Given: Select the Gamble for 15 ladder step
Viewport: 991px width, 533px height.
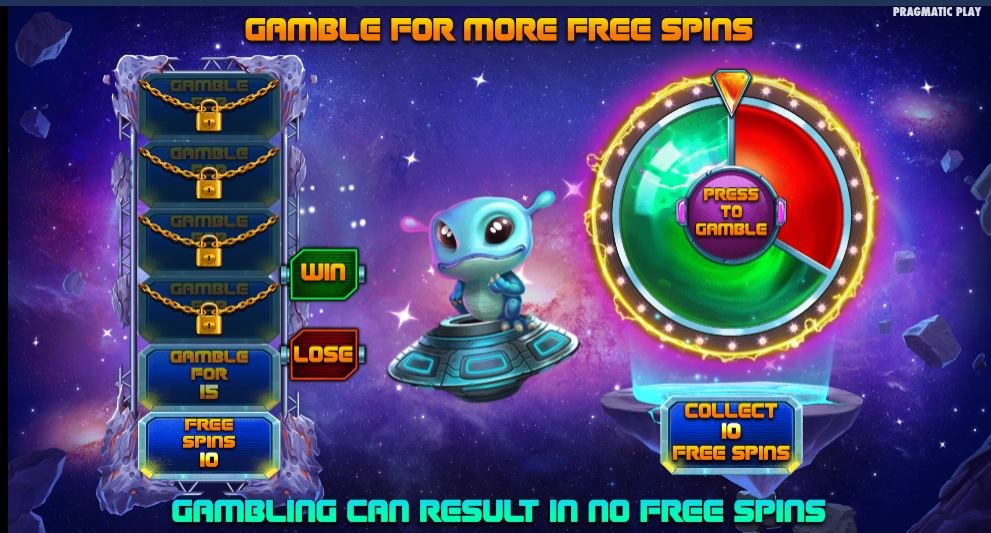Looking at the screenshot, I should [x=208, y=374].
